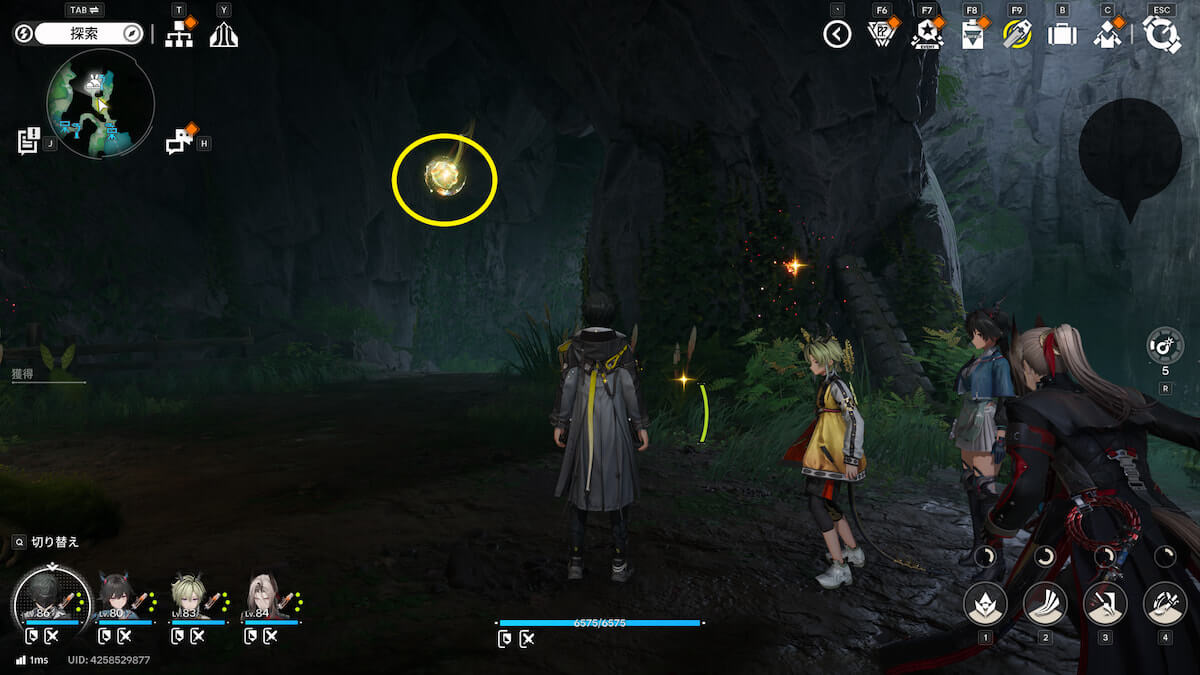Image resolution: width=1200 pixels, height=675 pixels.
Task: Open the triangular pass badge icon
Action: 881,35
